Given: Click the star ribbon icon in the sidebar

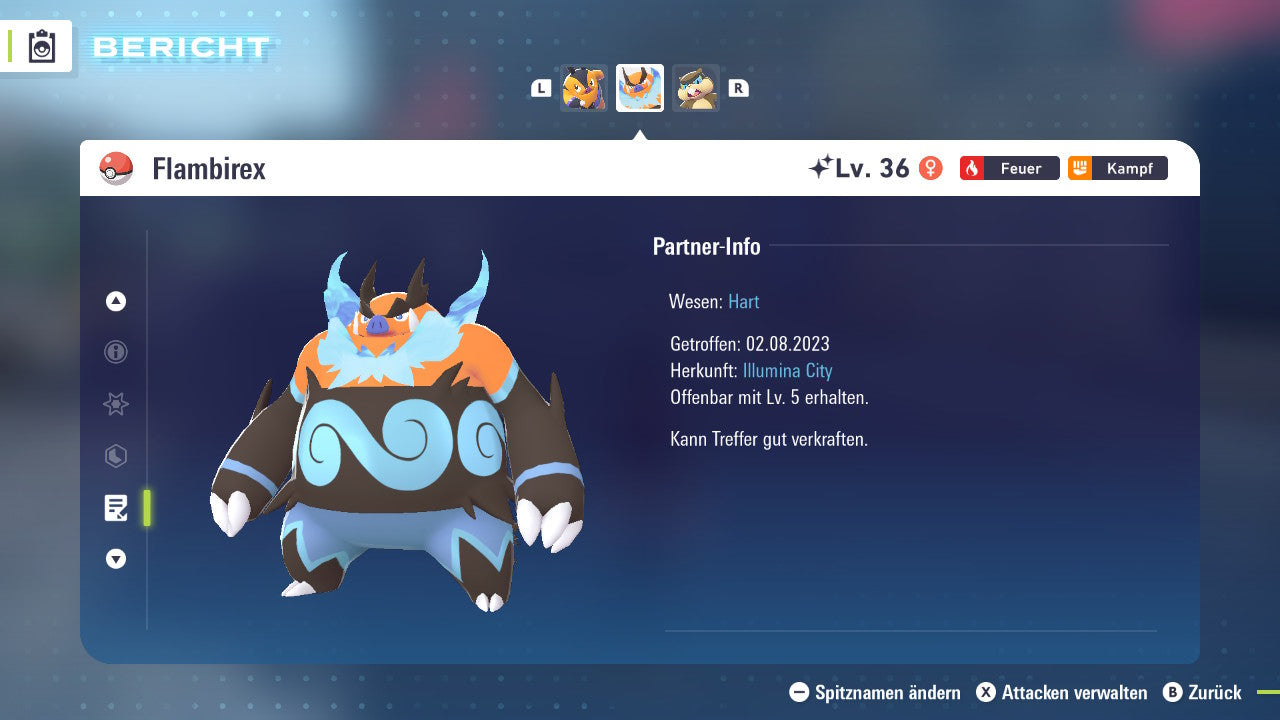Looking at the screenshot, I should (115, 404).
